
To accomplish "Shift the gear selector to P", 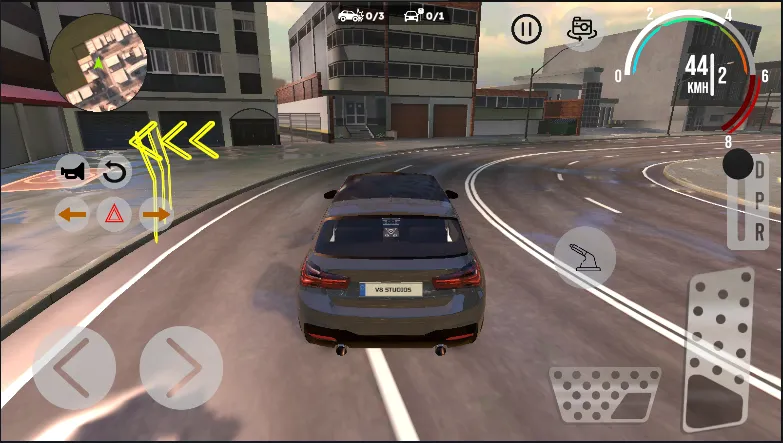I will coord(760,201).
